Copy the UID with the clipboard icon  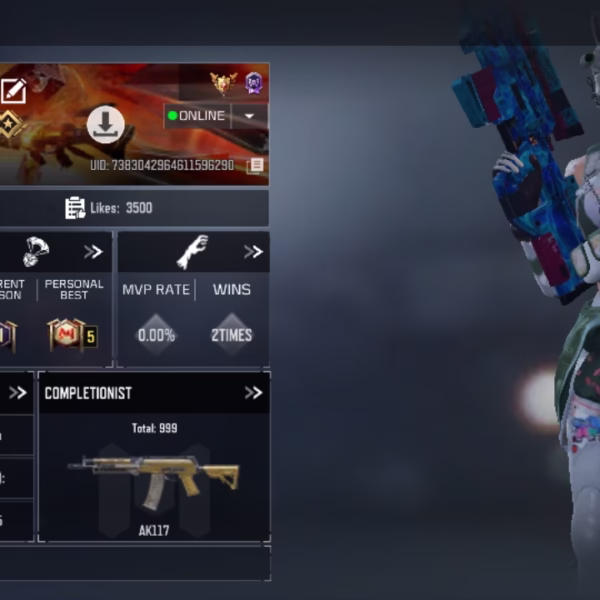(x=256, y=165)
